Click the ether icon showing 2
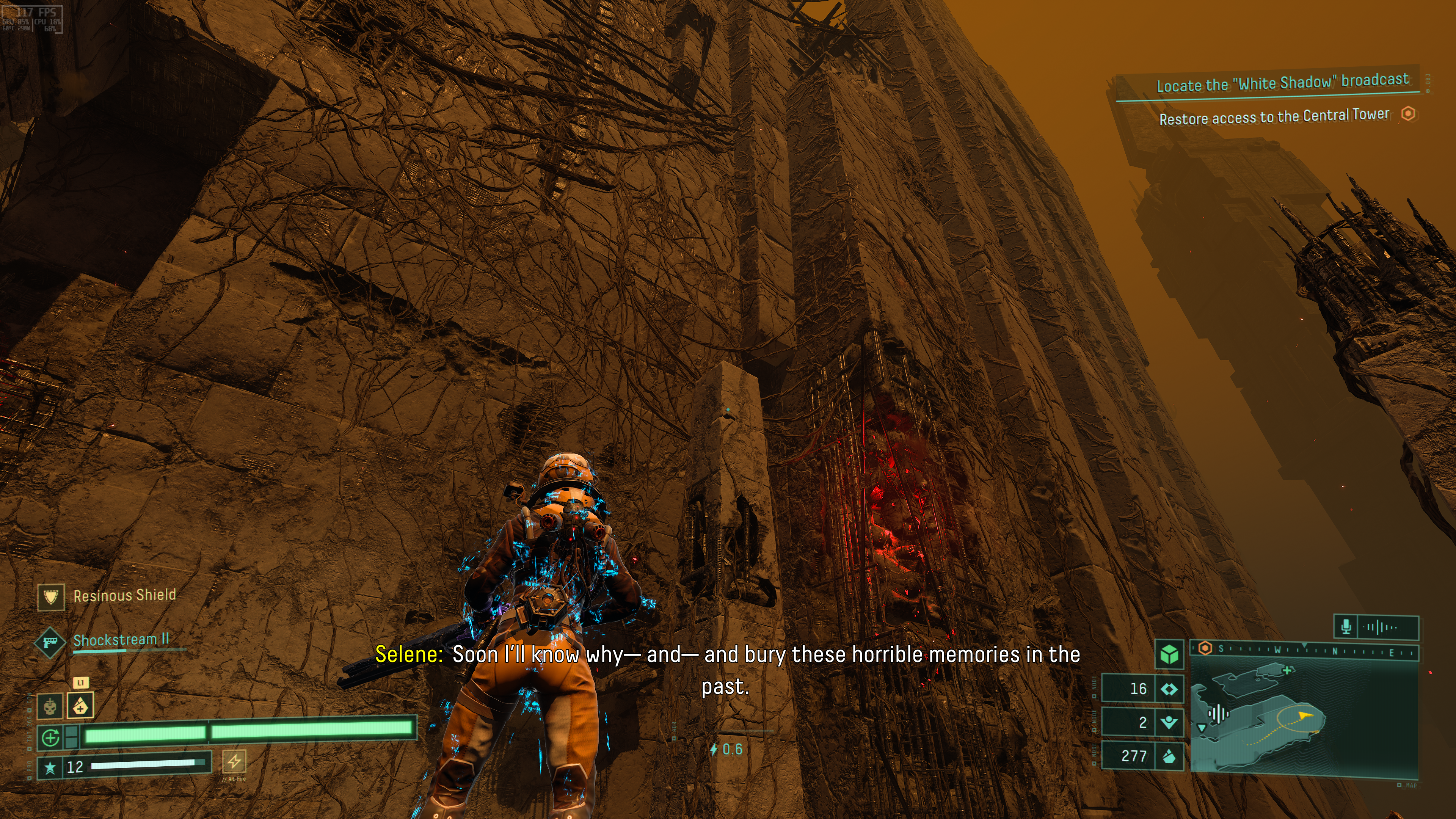The image size is (1456, 819). tap(1169, 722)
